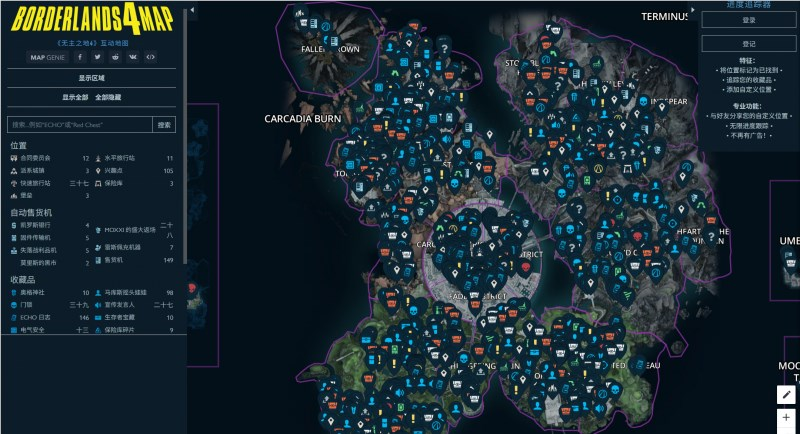
Task: Click the 登记 register button
Action: click(749, 44)
